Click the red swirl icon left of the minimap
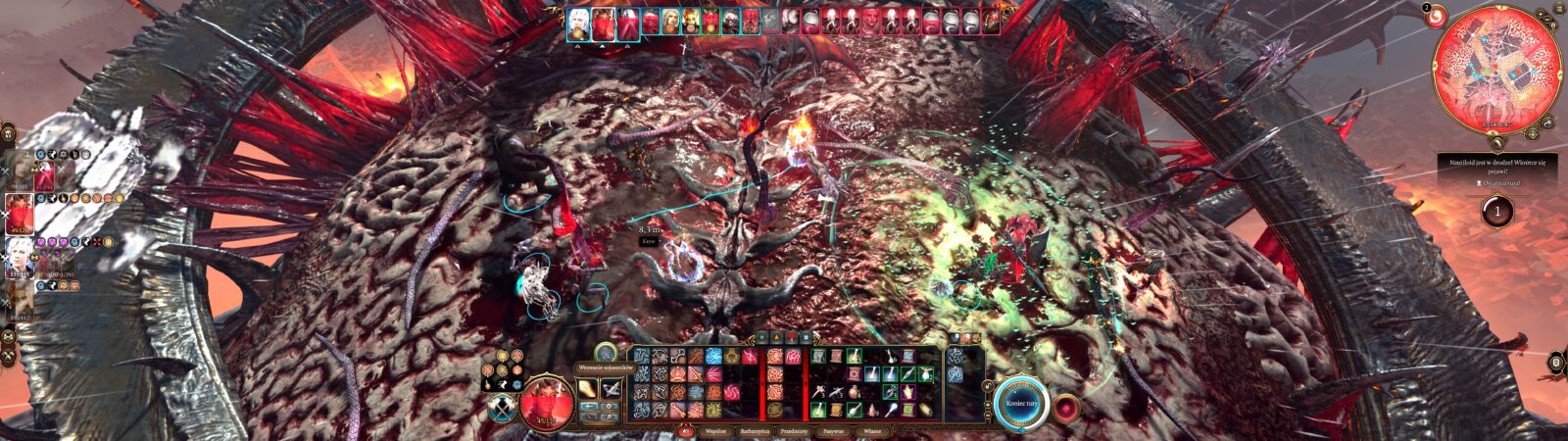This screenshot has height=441, width=1568. click(1434, 18)
